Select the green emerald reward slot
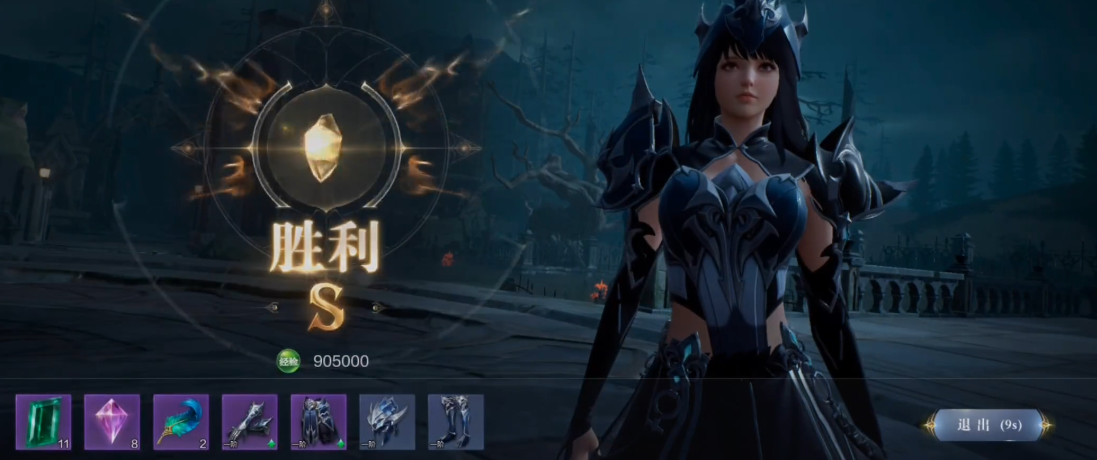 [x=43, y=421]
